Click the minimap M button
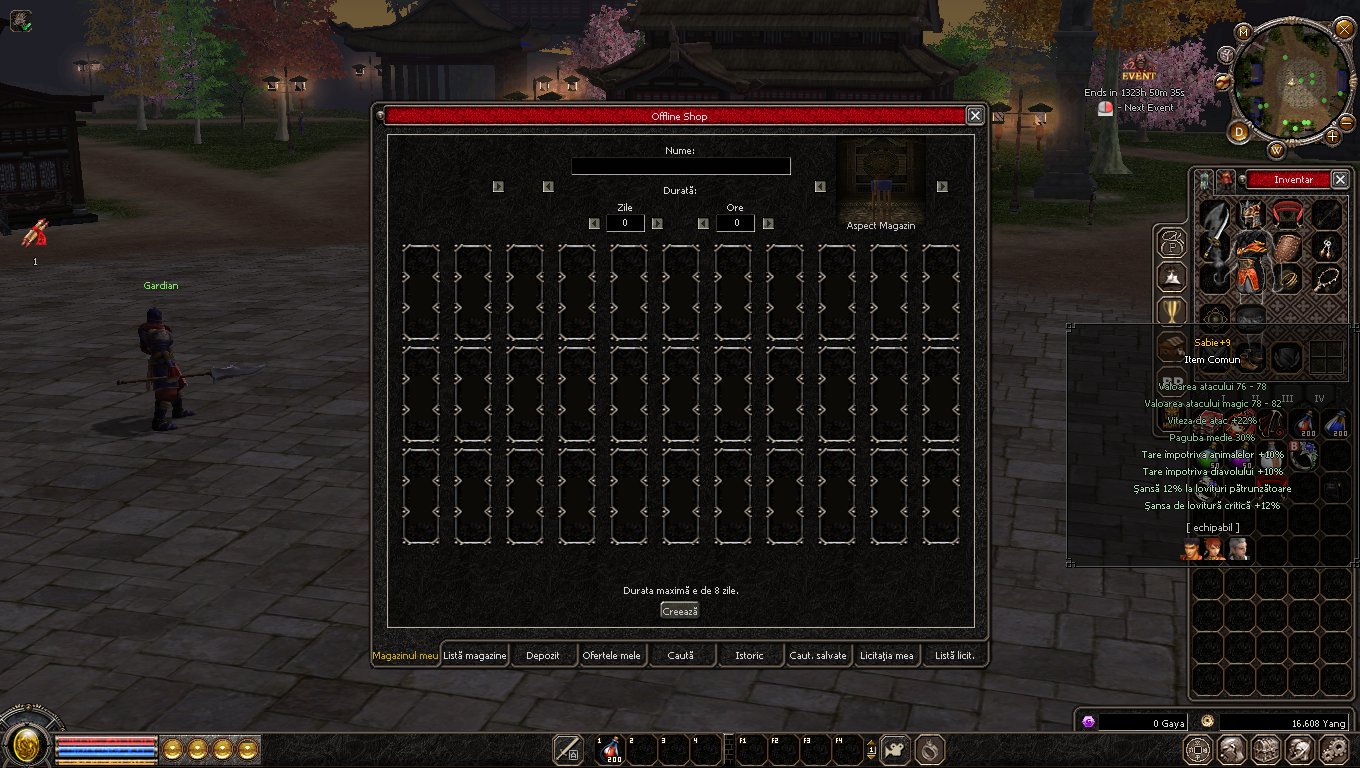The width and height of the screenshot is (1360, 768). click(1244, 32)
